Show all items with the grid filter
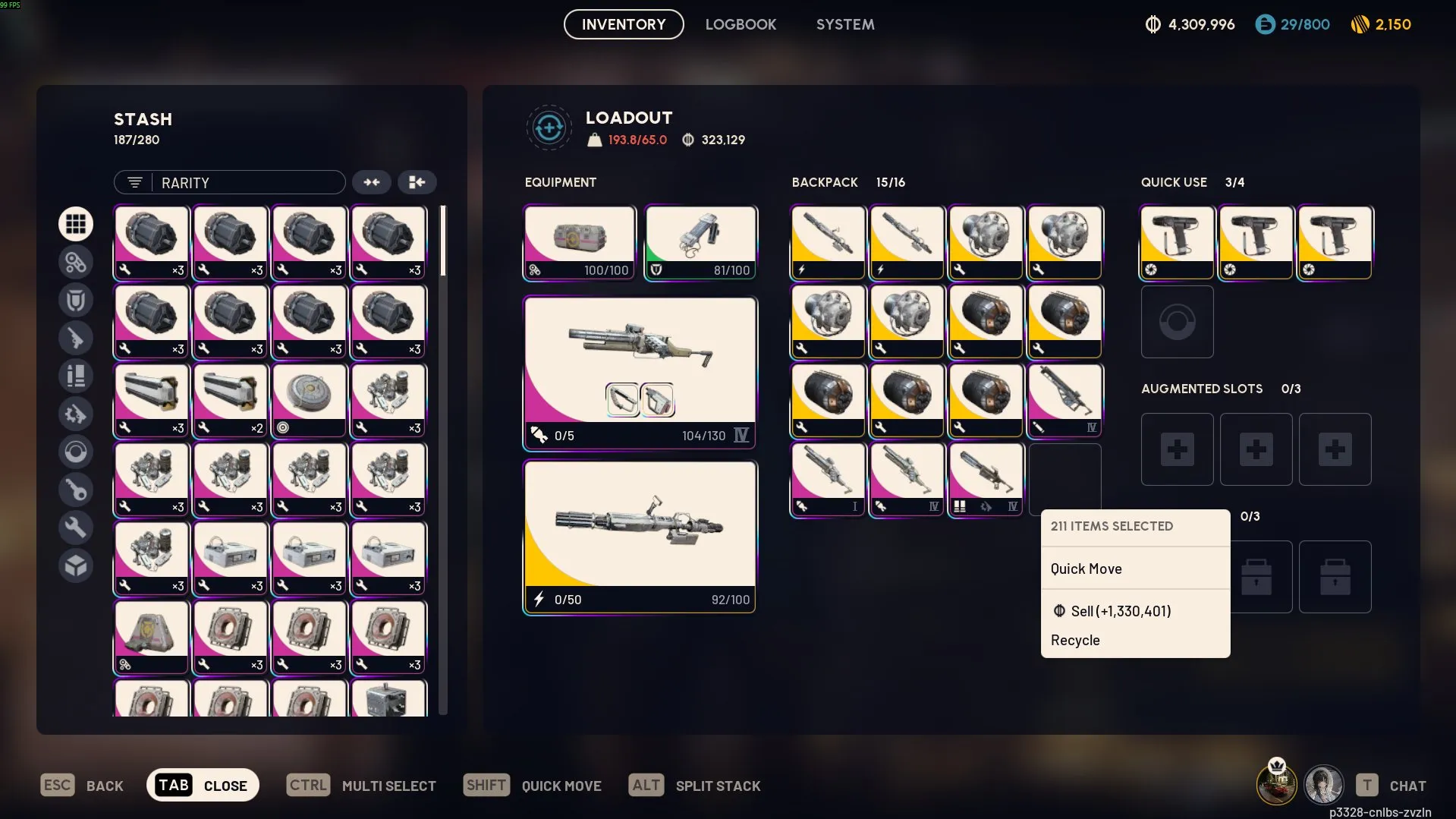Image resolution: width=1456 pixels, height=819 pixels. click(x=76, y=224)
